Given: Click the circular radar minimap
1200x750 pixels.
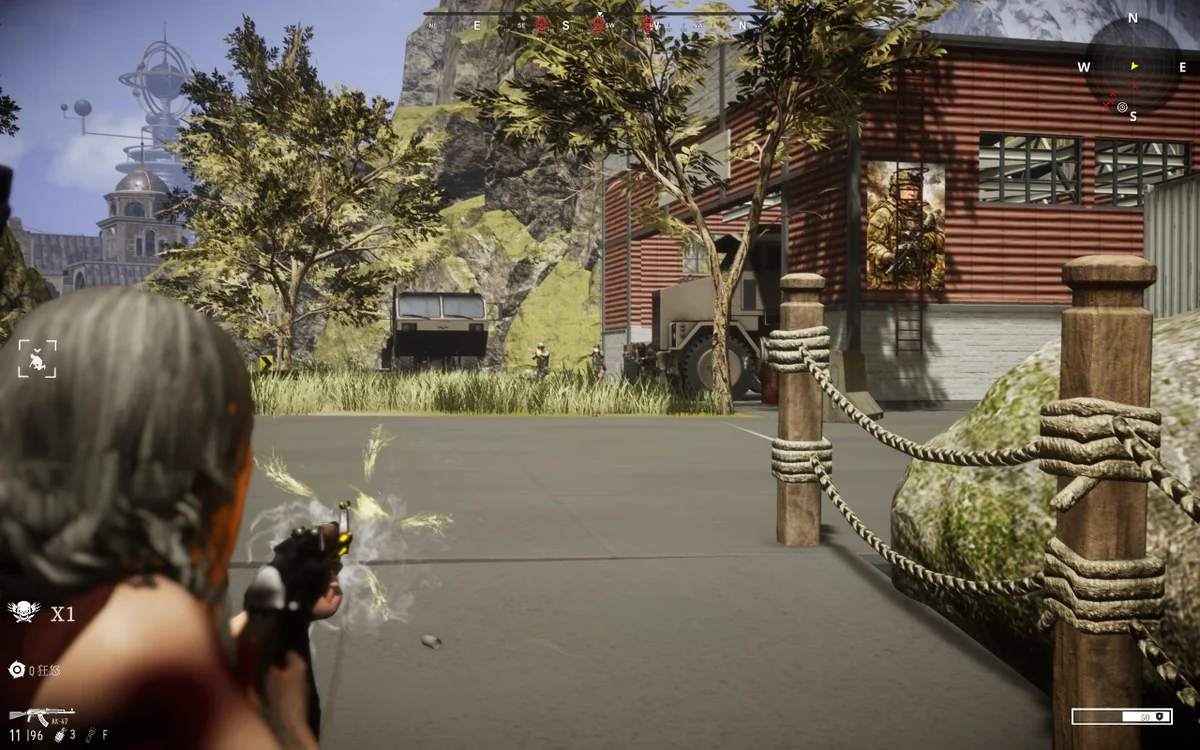Looking at the screenshot, I should (1133, 66).
